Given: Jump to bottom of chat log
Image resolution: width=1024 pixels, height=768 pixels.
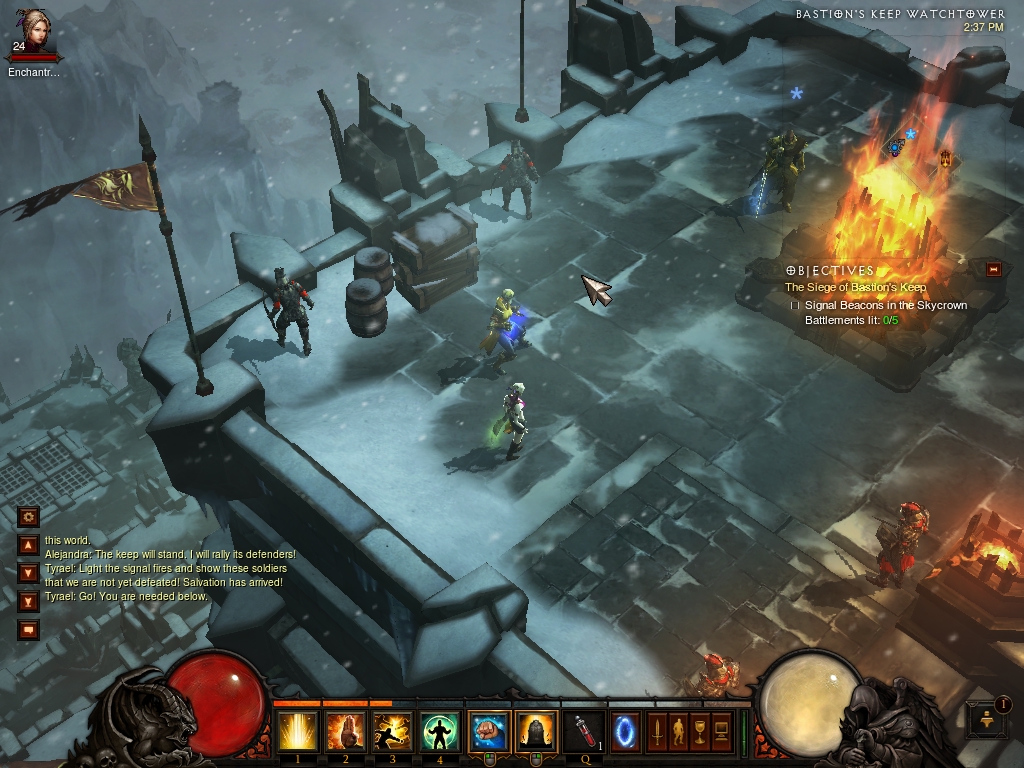Looking at the screenshot, I should coord(28,601).
